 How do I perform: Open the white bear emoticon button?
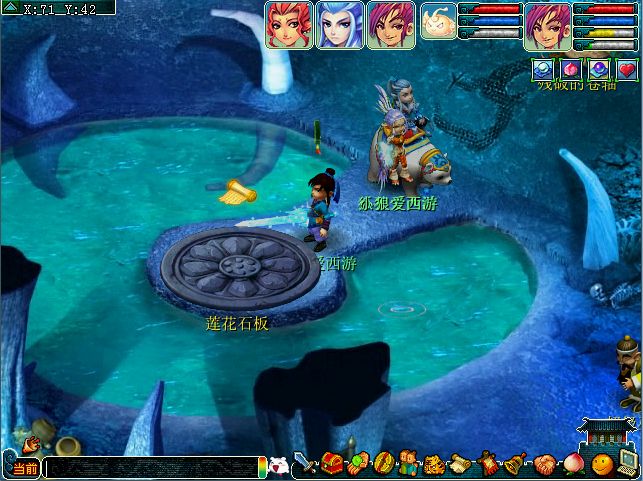279,466
